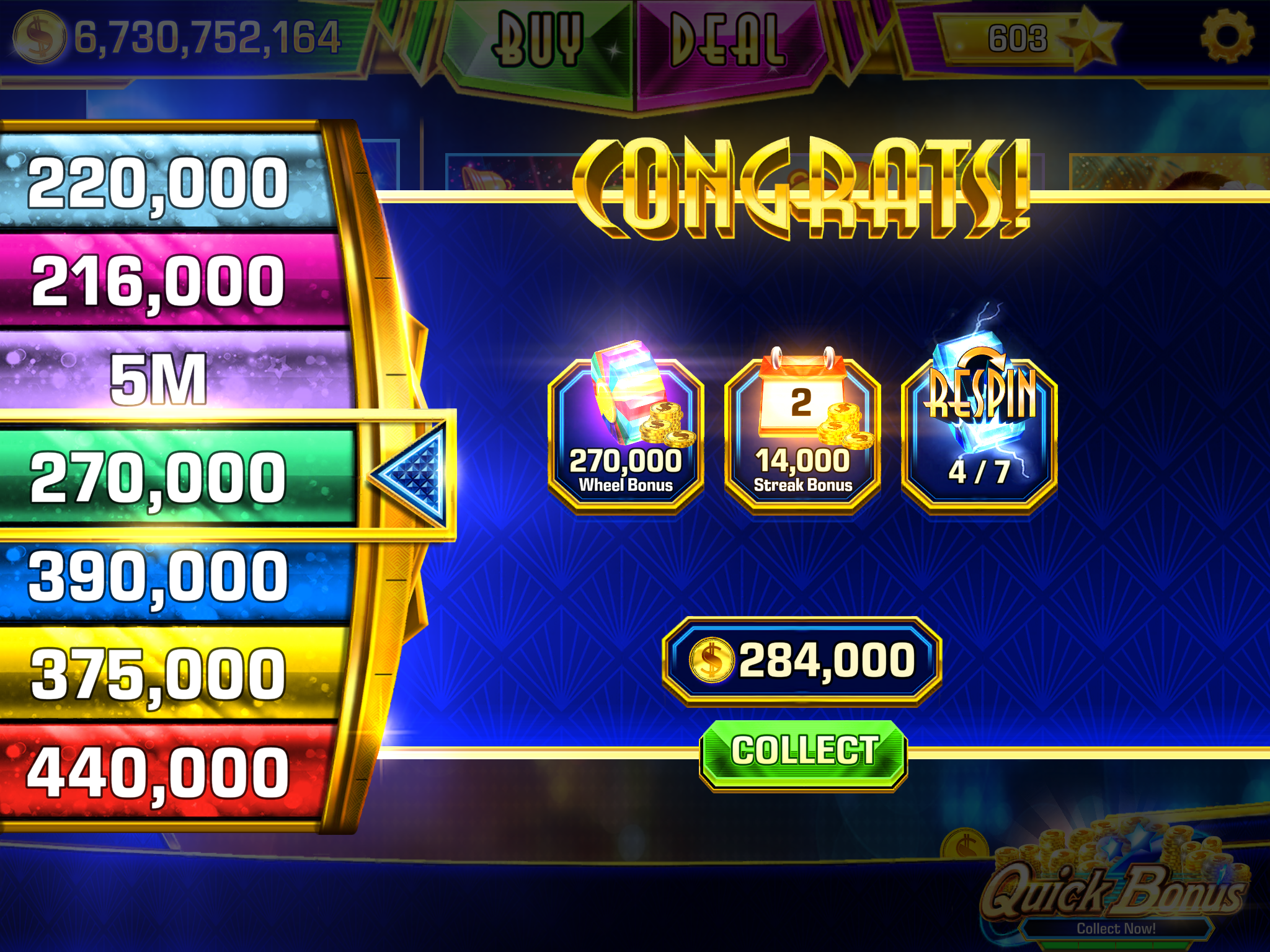Select the Streak Bonus calendar badge
Screen dimensions: 1270x952
click(x=802, y=434)
